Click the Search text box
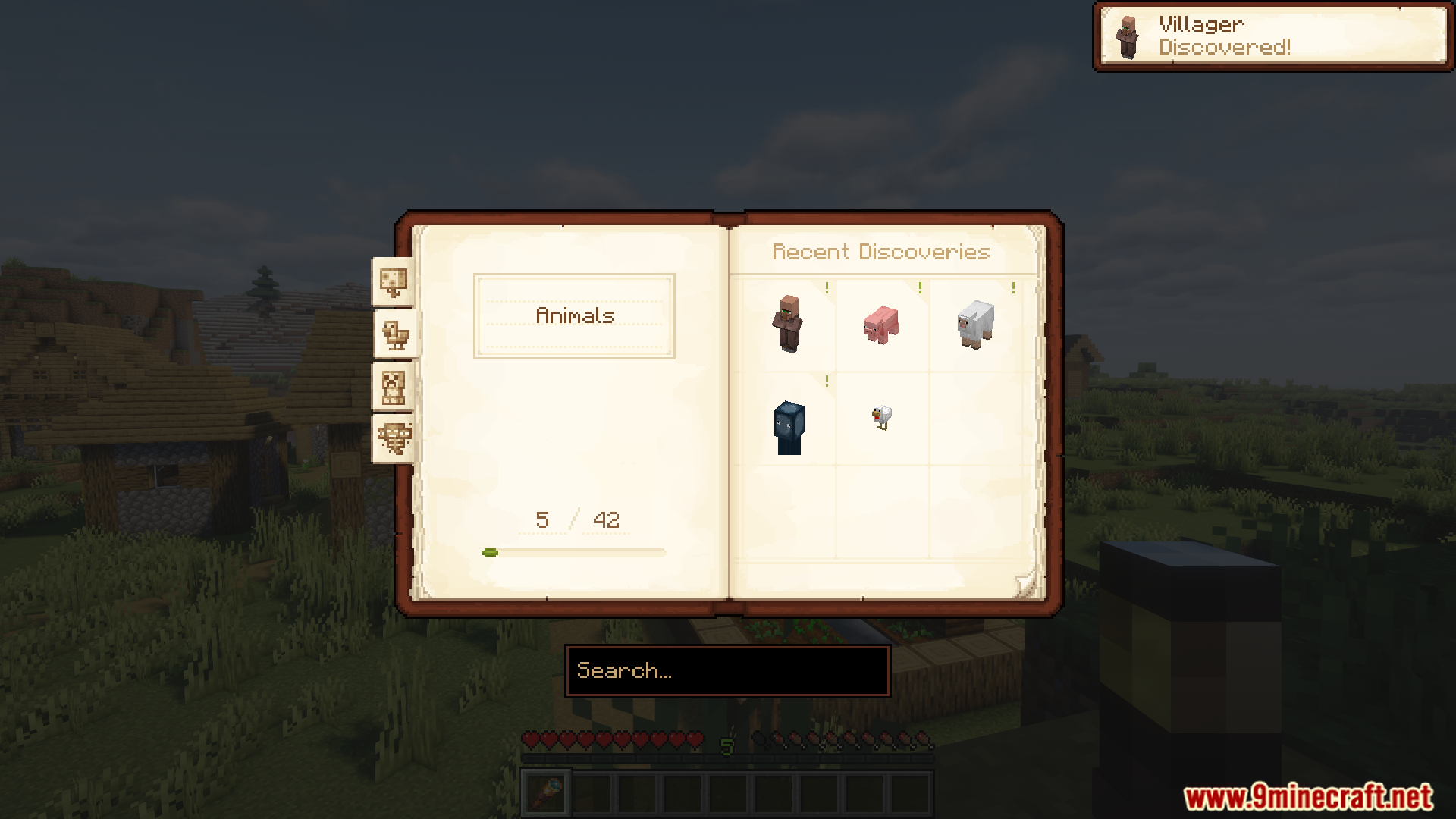 tap(727, 671)
